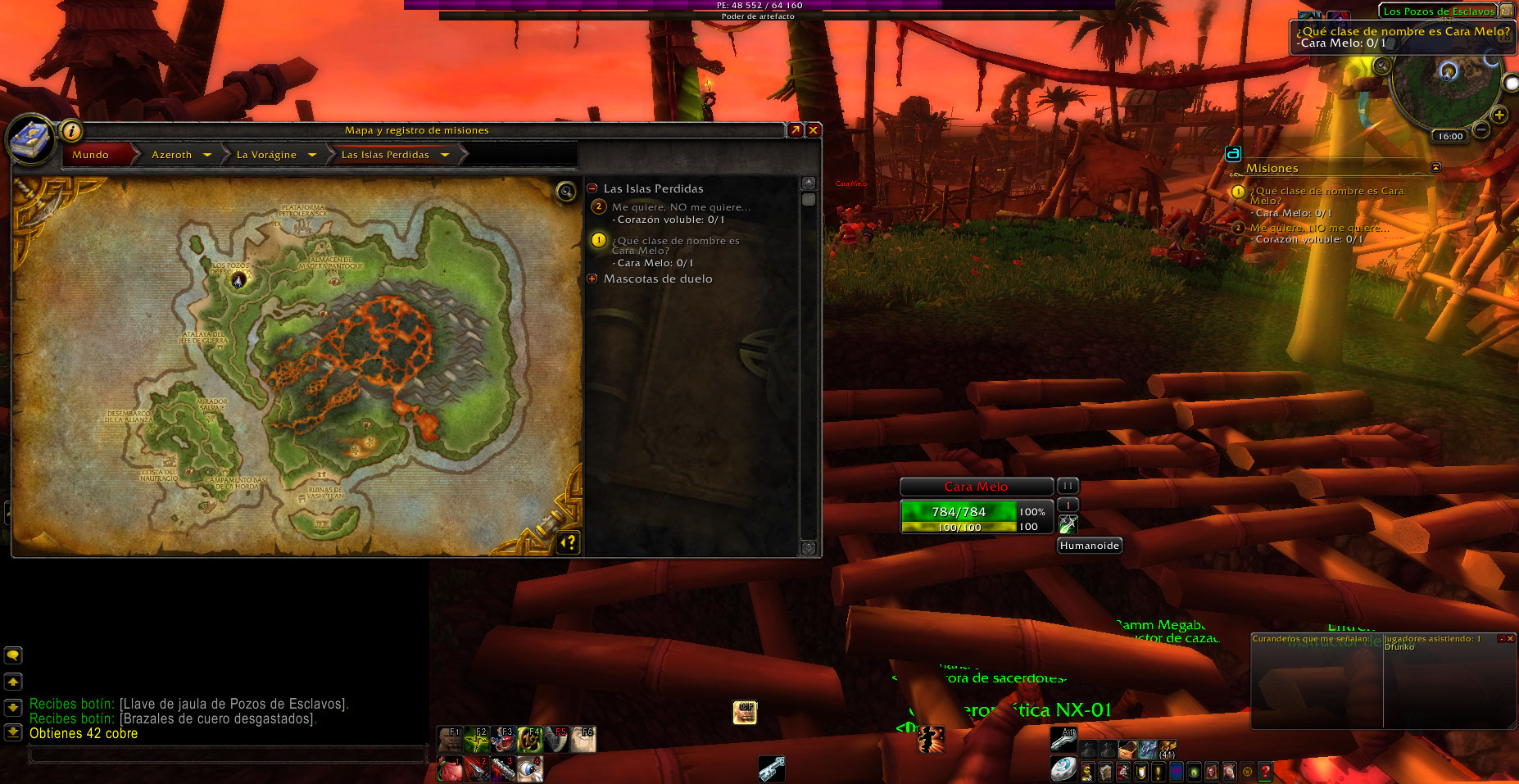
Task: Zoom in the minimap with the plus button
Action: coord(1499,115)
